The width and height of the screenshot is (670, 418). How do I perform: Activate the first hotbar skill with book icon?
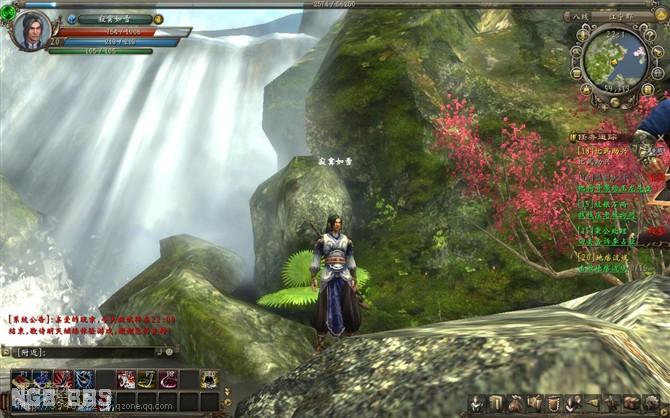20,379
